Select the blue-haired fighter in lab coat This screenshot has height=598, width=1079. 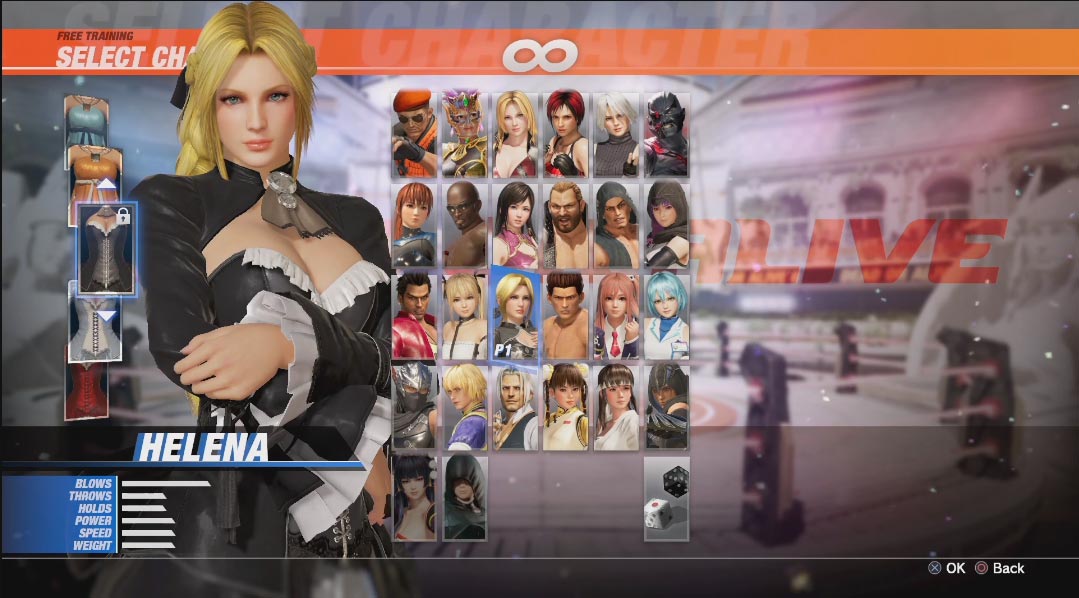(667, 316)
